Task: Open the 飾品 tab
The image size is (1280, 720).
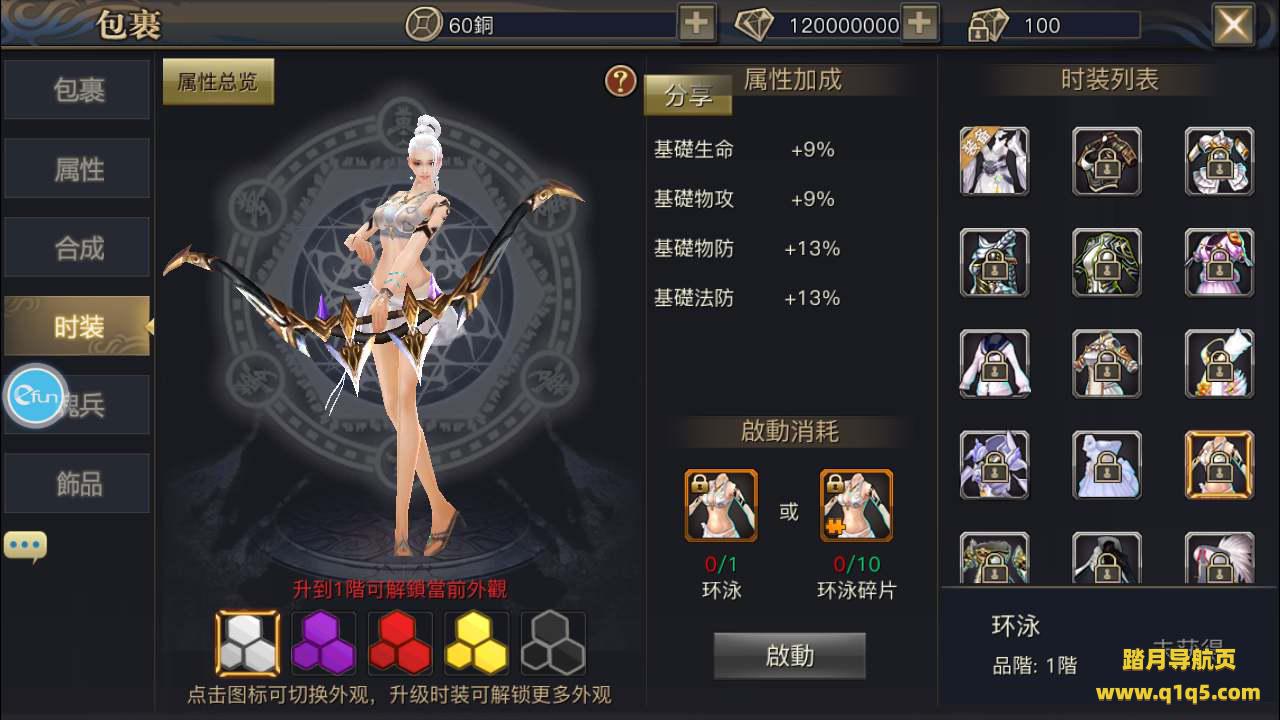Action: pos(78,484)
